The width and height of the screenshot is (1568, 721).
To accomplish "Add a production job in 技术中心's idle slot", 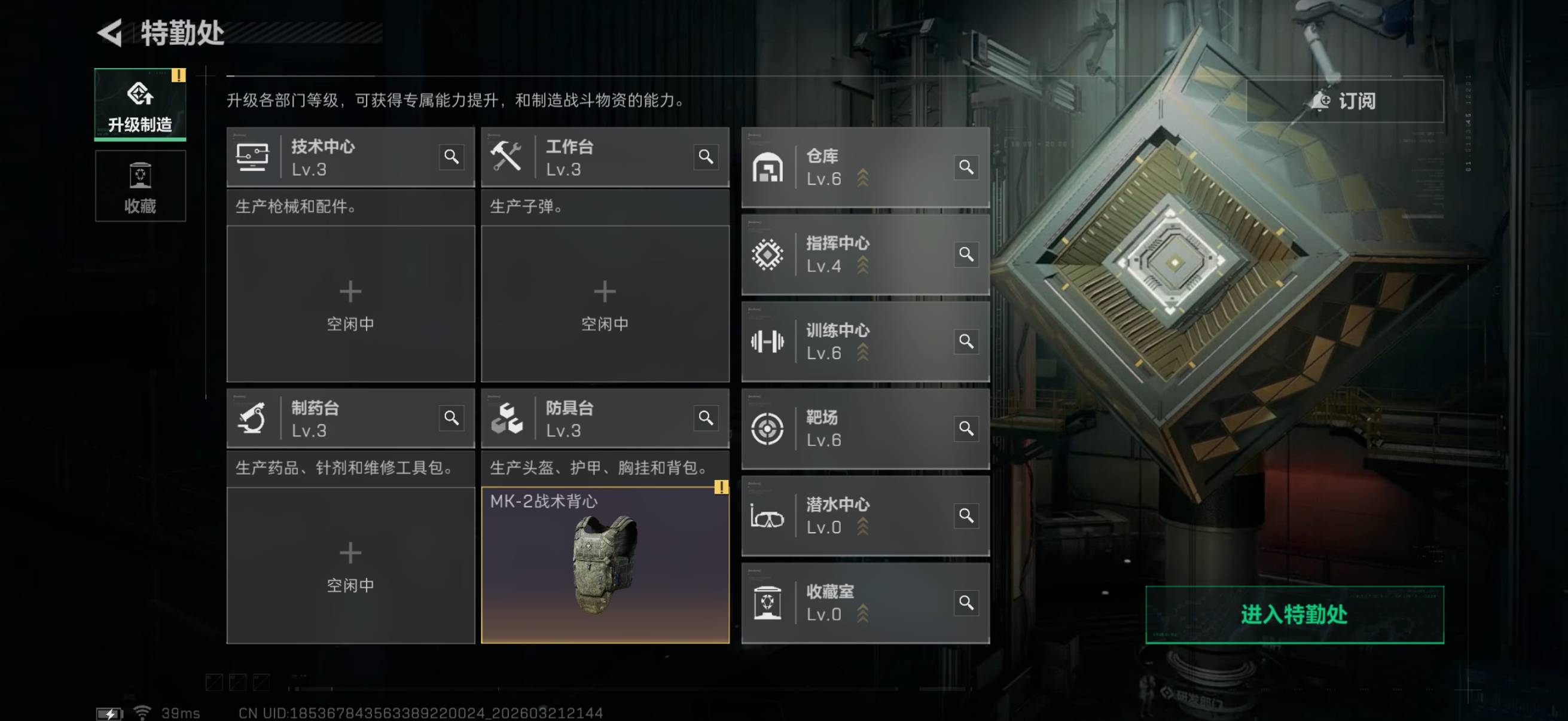I will (350, 304).
